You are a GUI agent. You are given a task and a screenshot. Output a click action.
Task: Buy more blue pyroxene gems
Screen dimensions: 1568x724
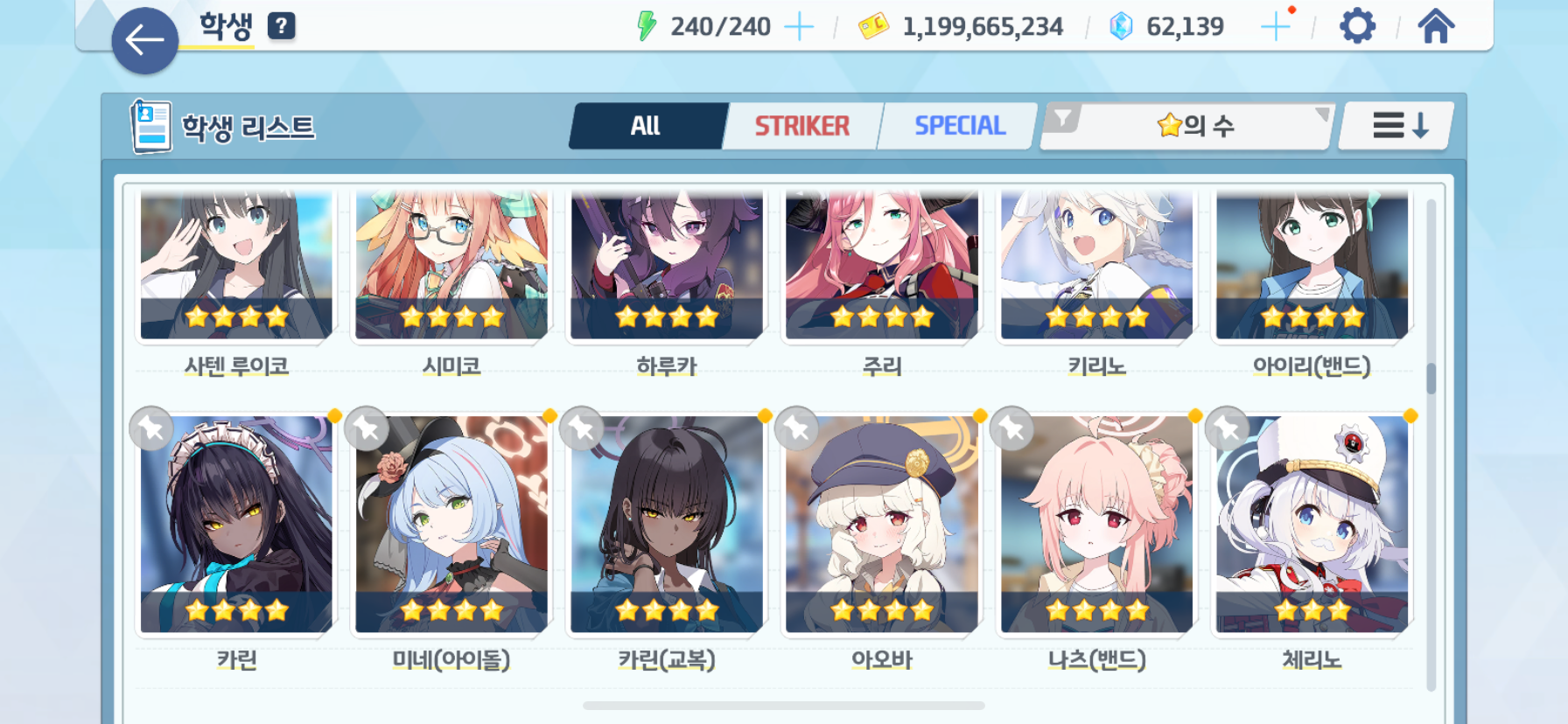tap(1275, 27)
